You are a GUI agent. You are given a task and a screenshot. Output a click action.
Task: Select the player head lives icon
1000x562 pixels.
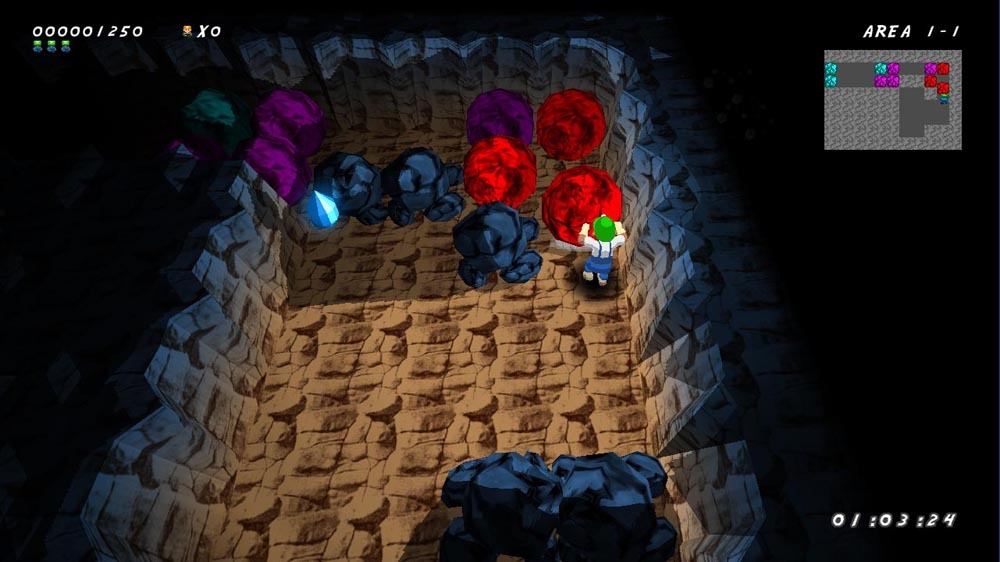(x=187, y=31)
